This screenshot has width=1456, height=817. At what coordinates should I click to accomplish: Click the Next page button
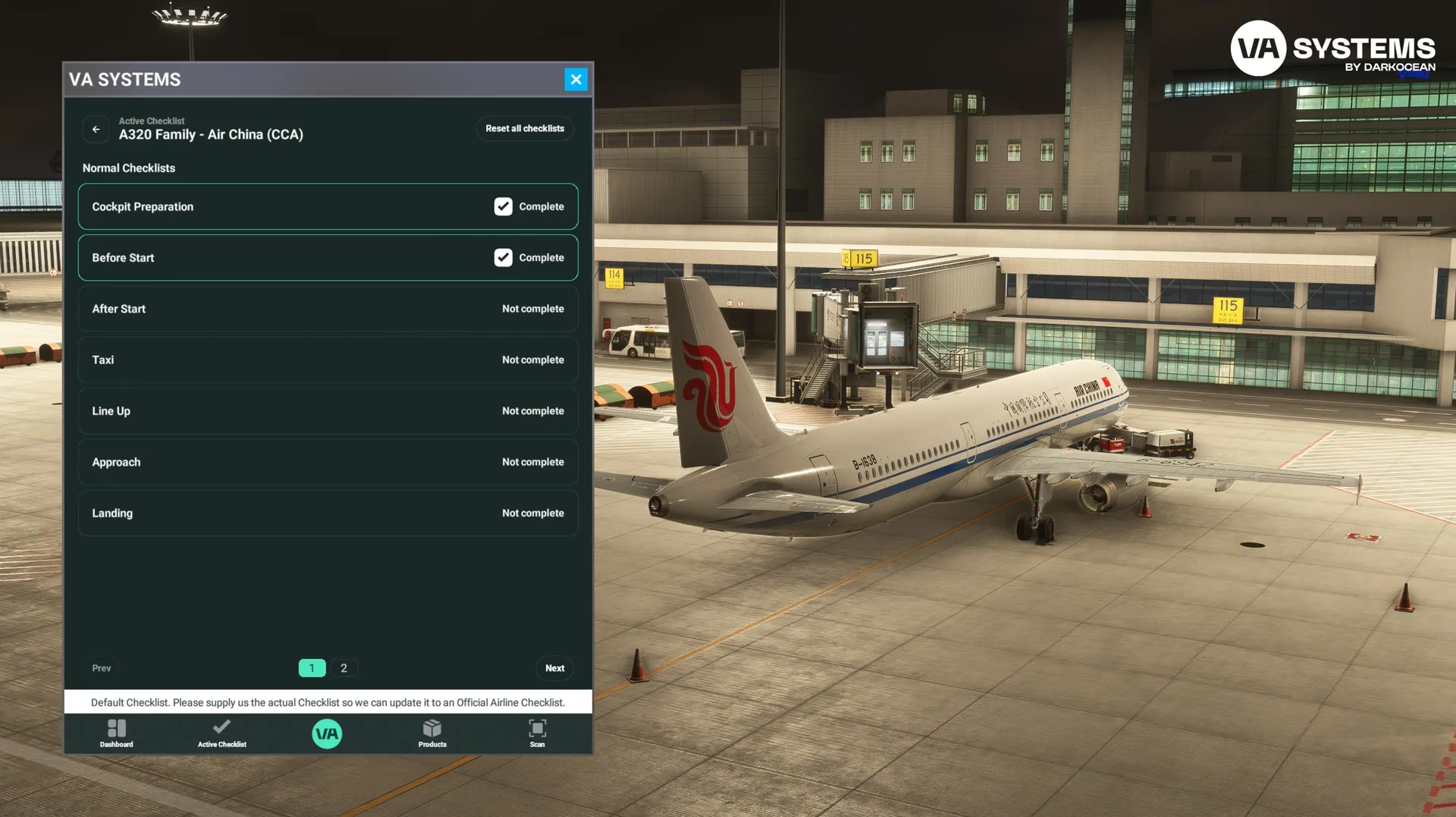pos(554,668)
